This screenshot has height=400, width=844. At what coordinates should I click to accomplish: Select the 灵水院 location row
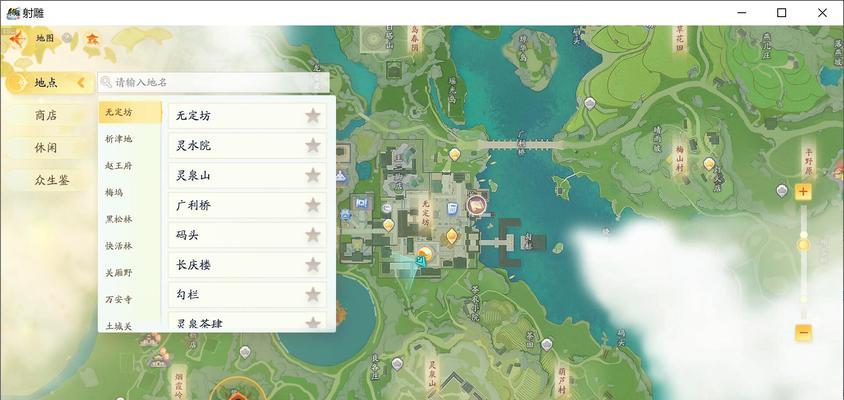(x=235, y=145)
